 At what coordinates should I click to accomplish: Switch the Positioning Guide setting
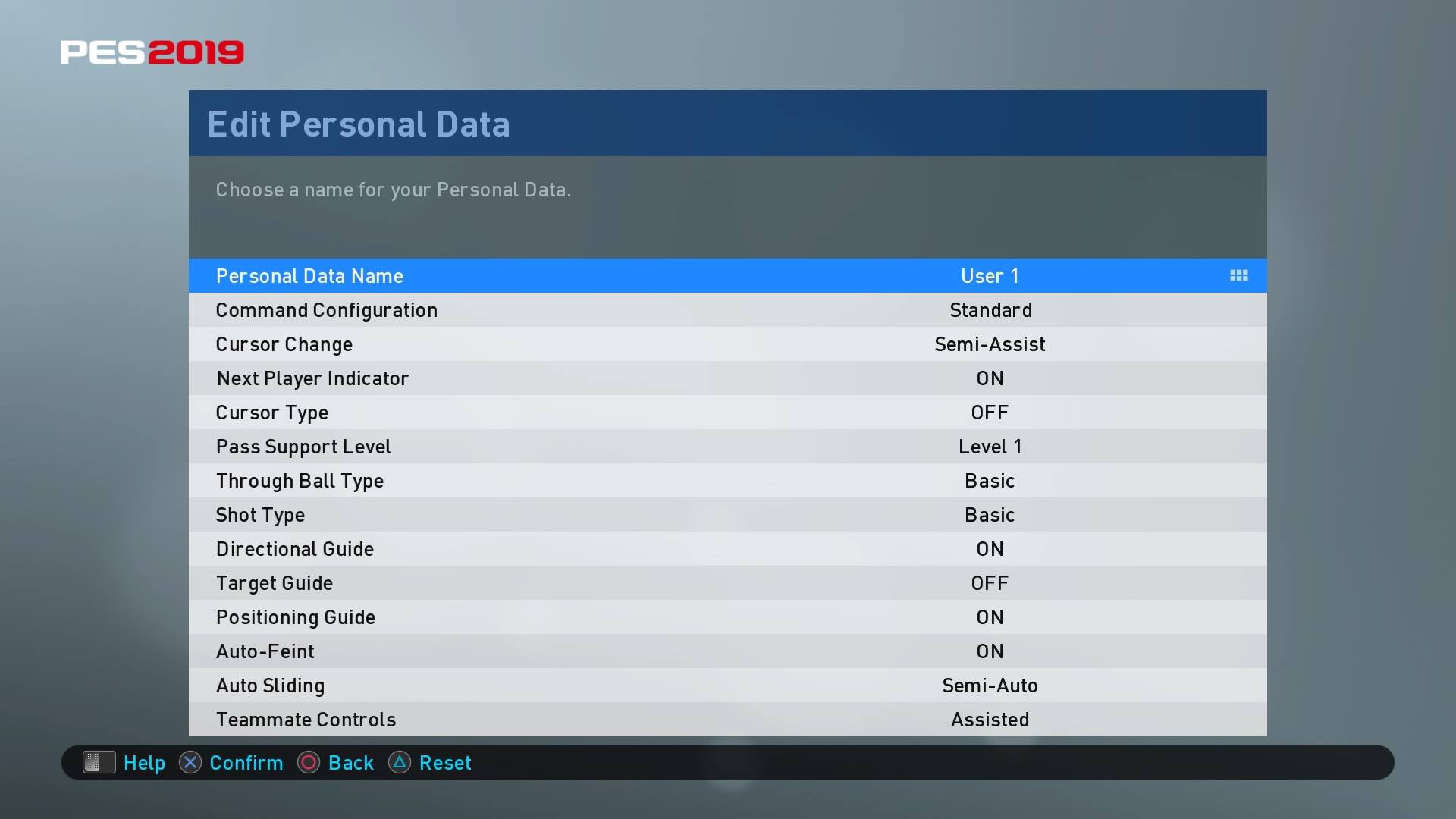(x=726, y=617)
